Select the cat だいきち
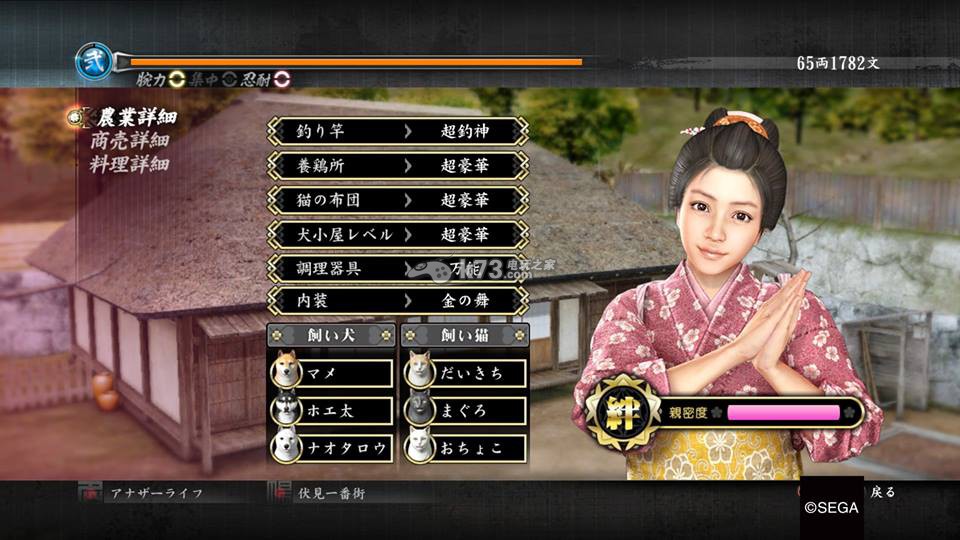 click(x=465, y=372)
